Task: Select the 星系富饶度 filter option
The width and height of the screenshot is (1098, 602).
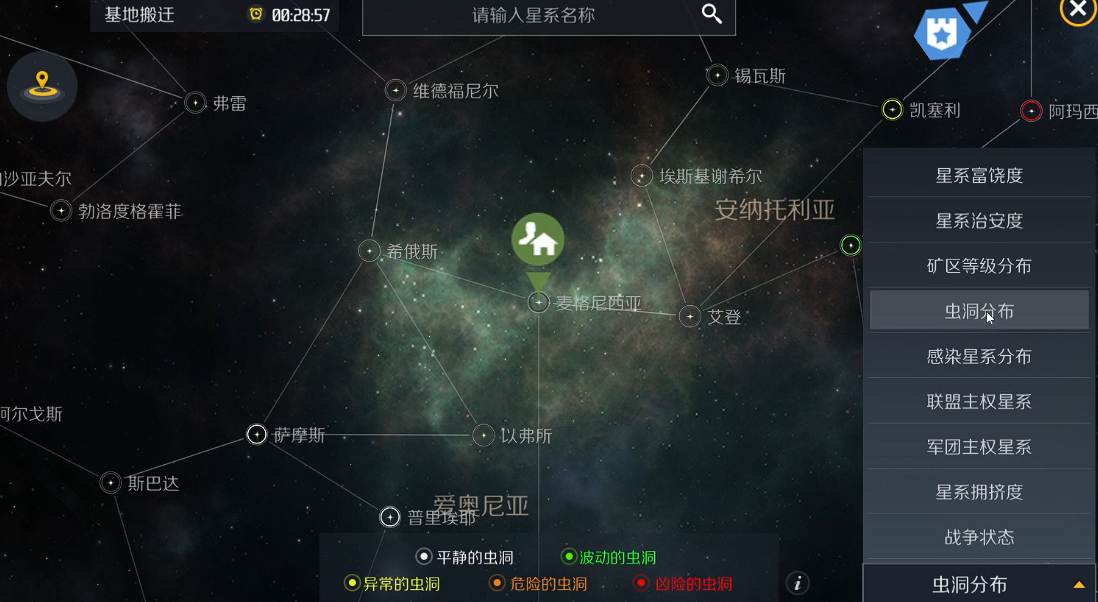Action: tap(979, 176)
